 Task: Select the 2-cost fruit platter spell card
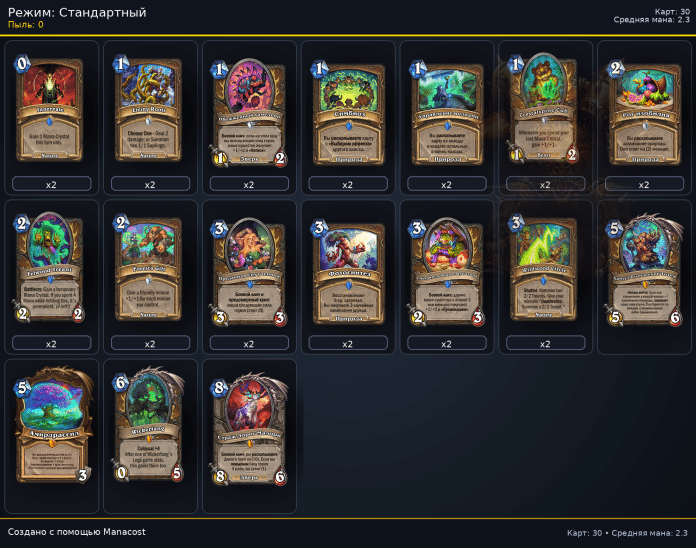[643, 110]
